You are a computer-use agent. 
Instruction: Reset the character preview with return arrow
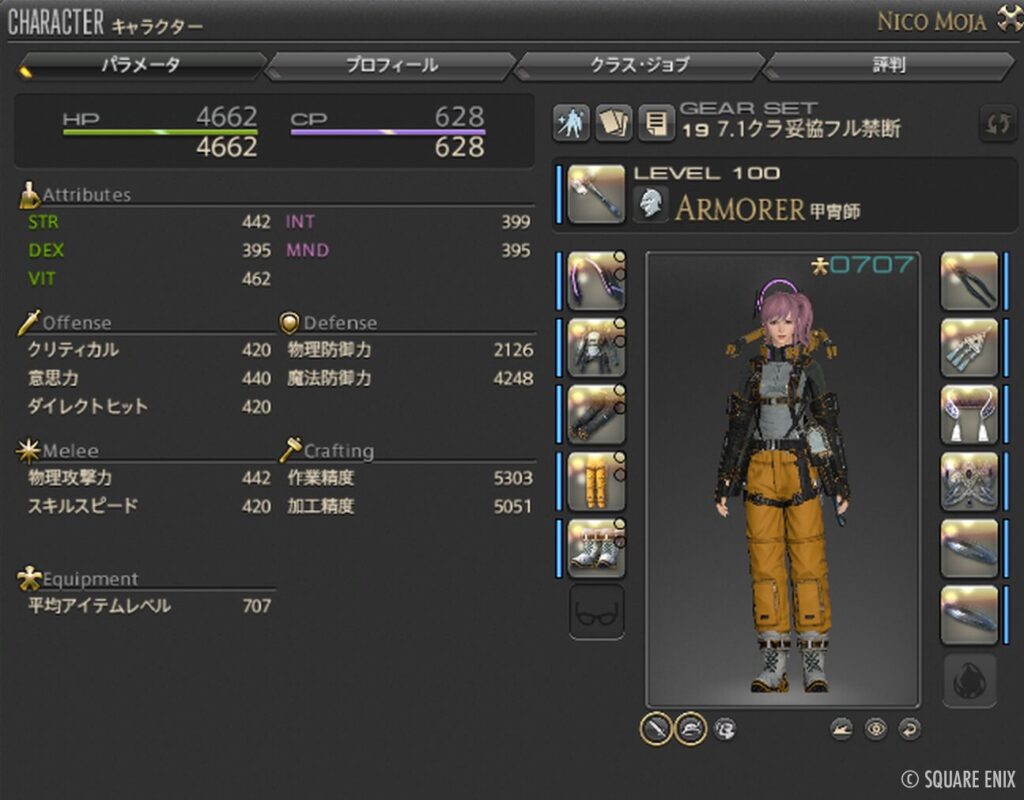pos(909,729)
